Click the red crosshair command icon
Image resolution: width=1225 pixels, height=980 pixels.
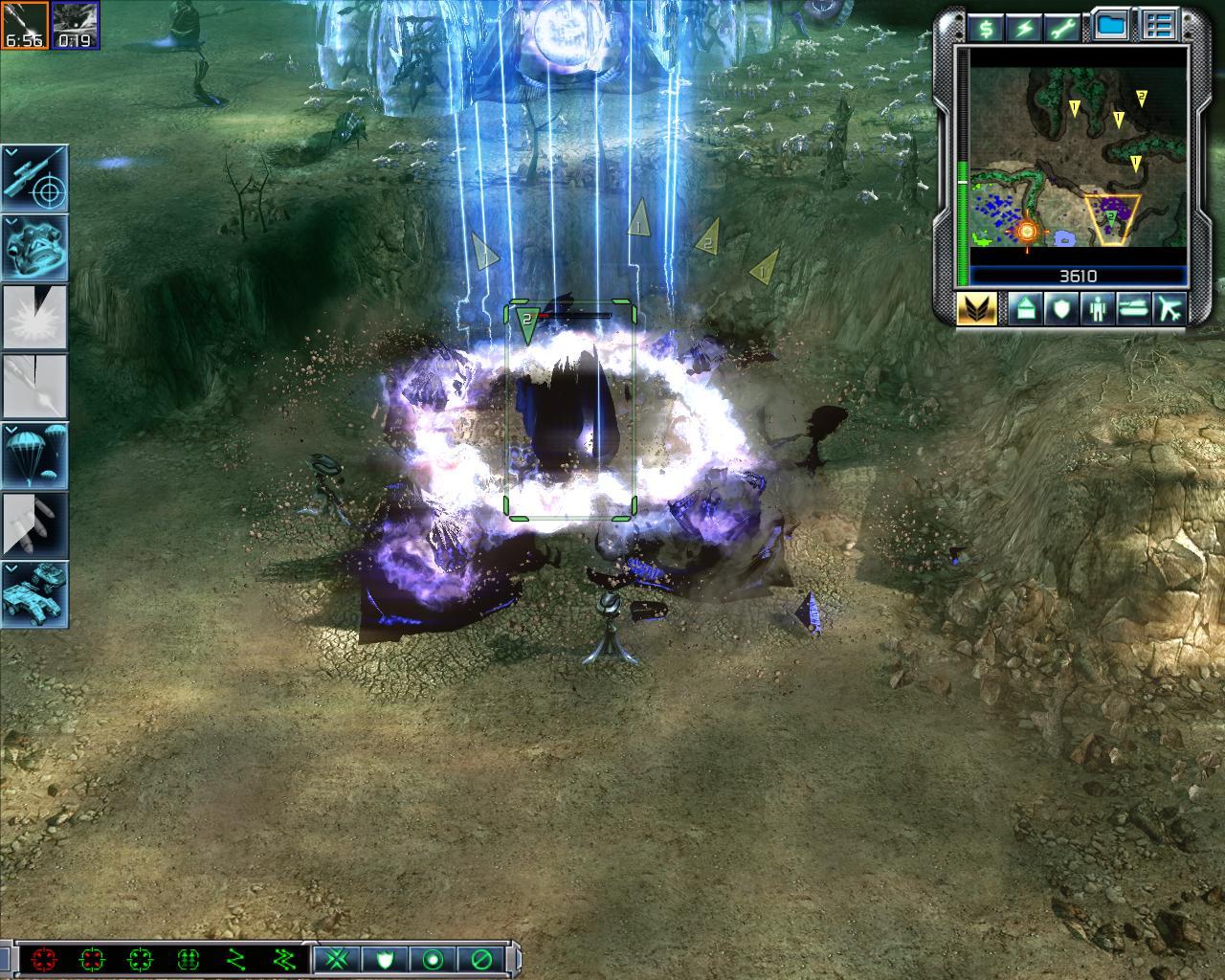click(42, 958)
